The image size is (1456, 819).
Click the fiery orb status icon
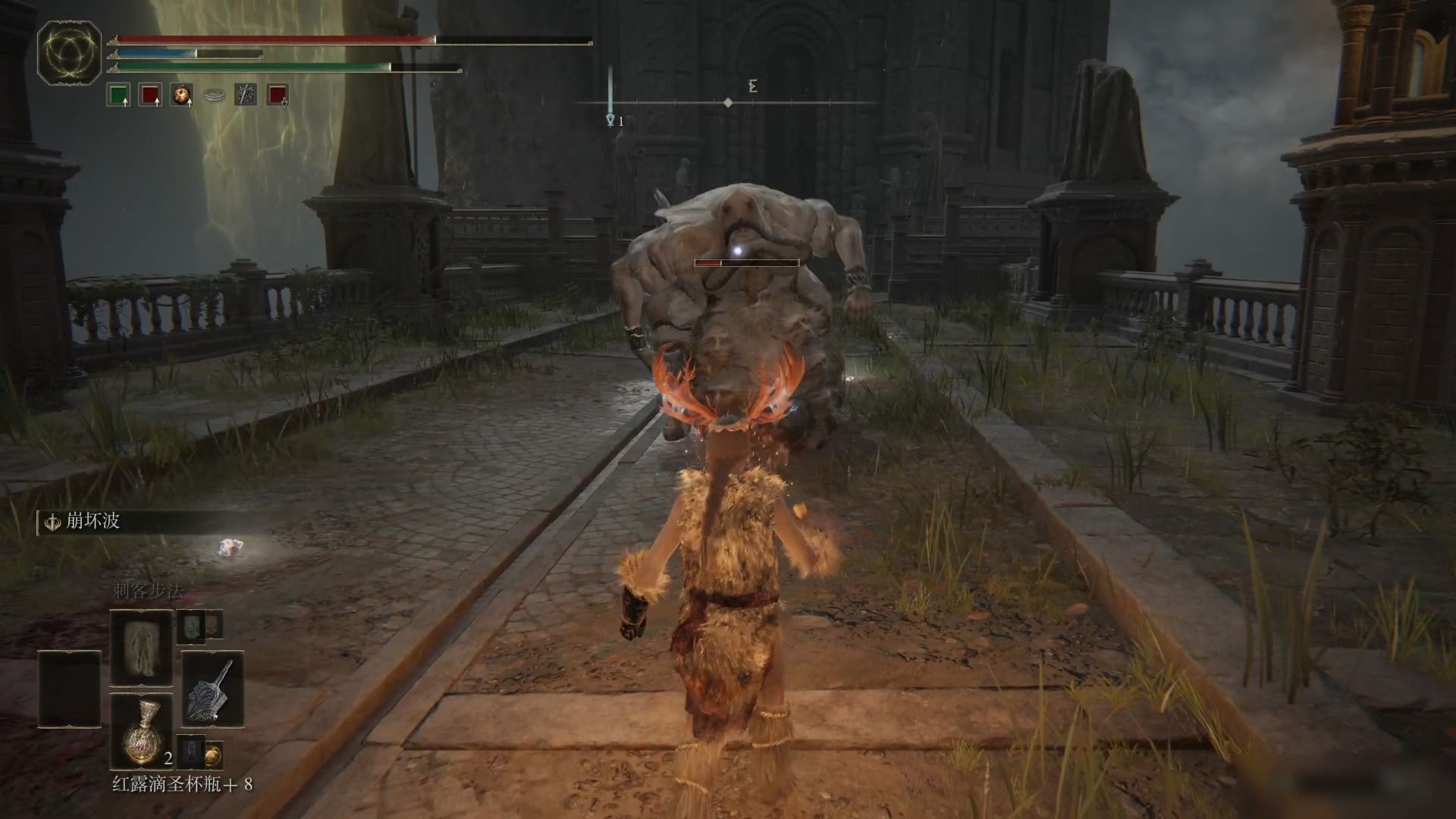coord(181,95)
